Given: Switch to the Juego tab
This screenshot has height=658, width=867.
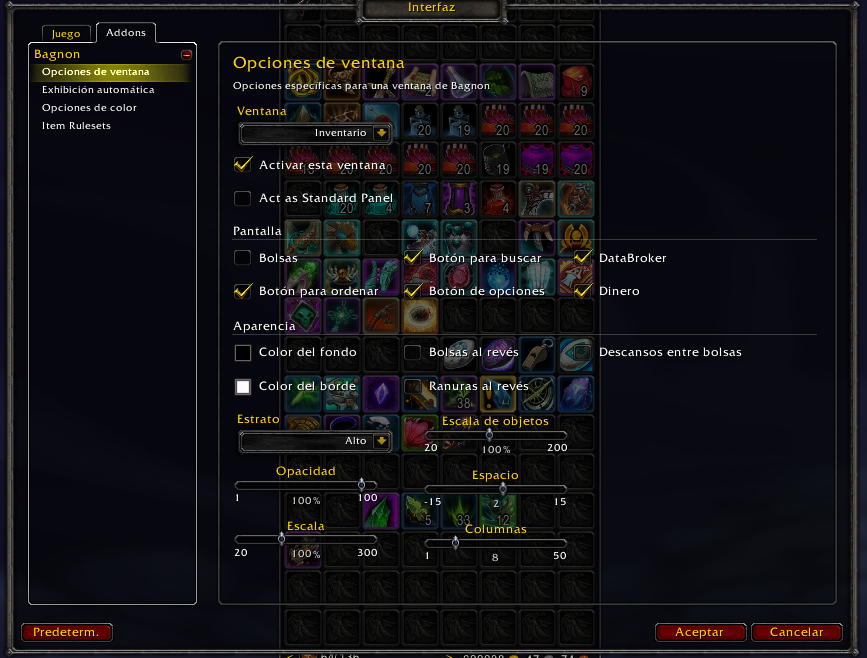Looking at the screenshot, I should tap(66, 34).
